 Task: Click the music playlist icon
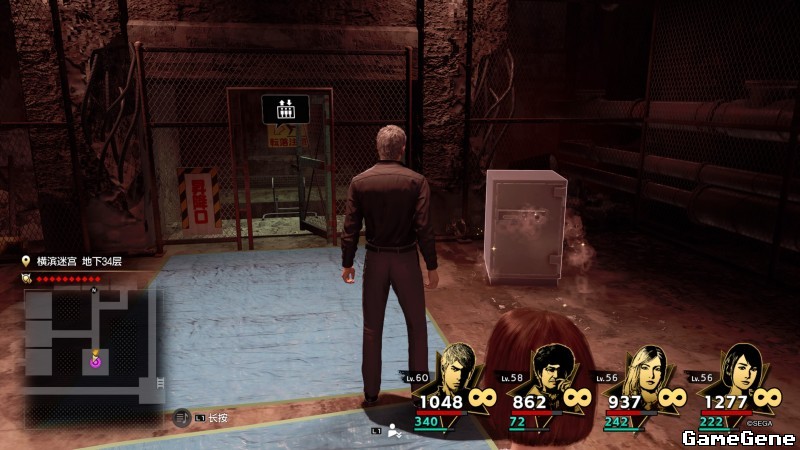click(181, 418)
